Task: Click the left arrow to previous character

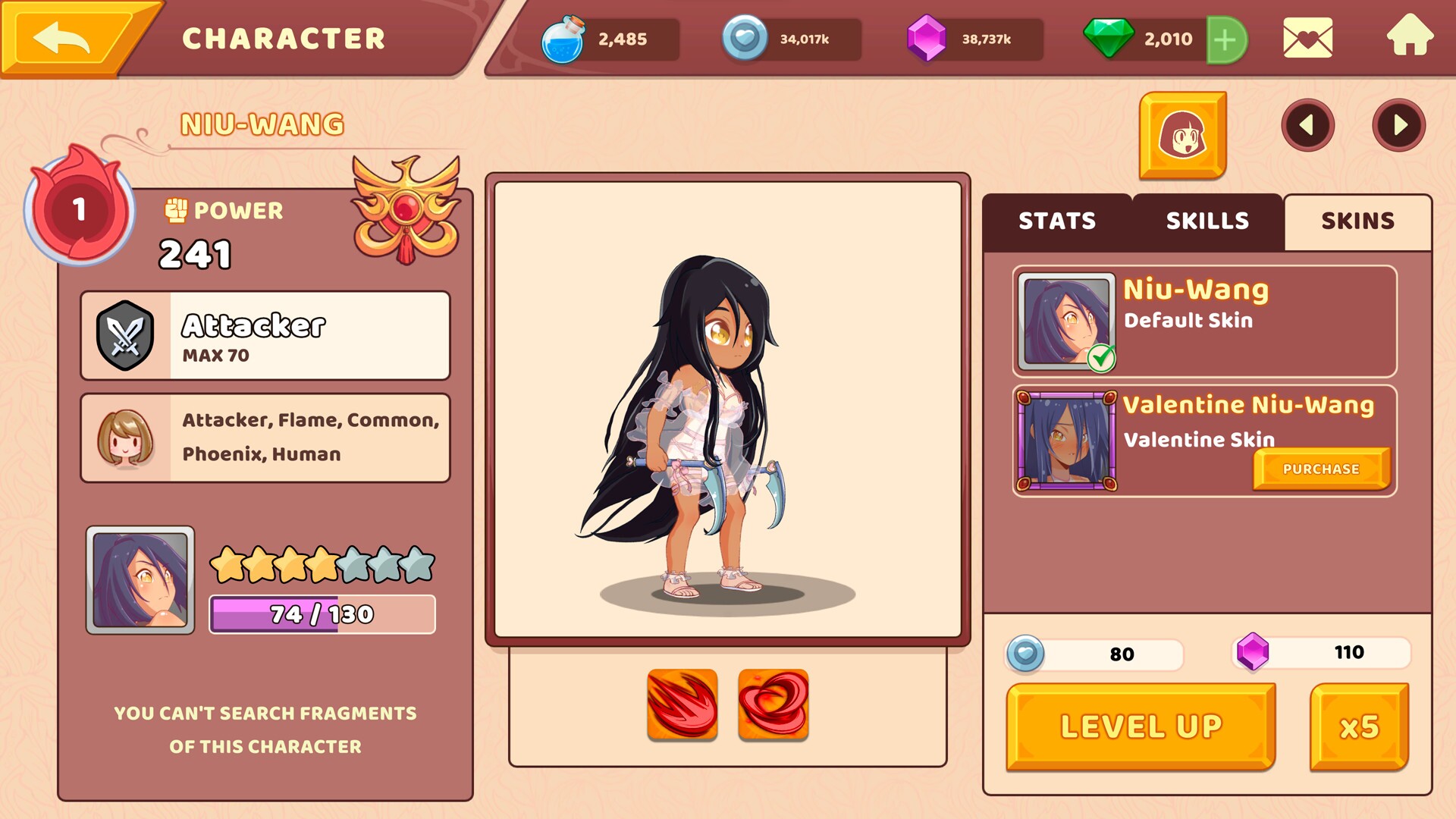Action: coord(1308,126)
